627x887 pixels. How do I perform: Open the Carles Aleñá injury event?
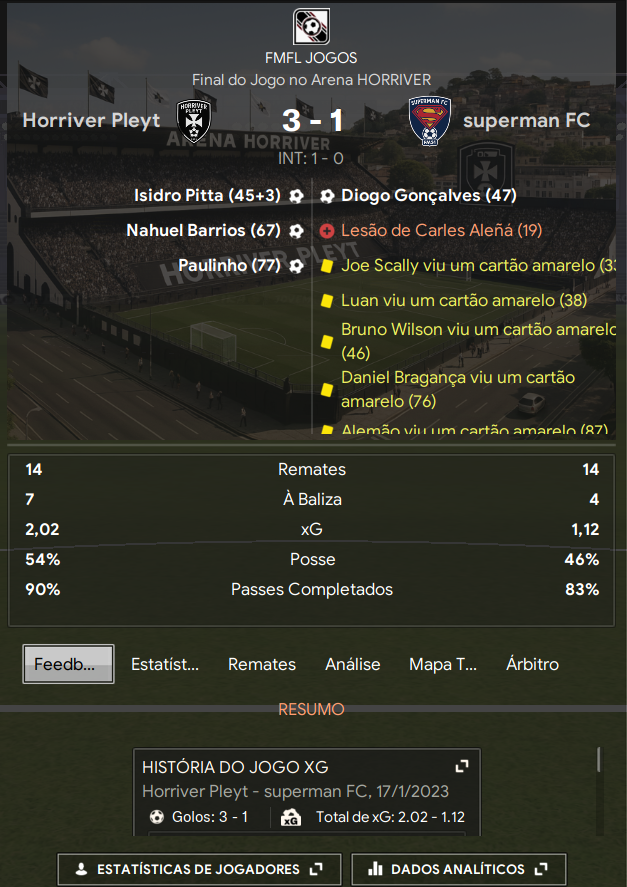click(x=441, y=230)
